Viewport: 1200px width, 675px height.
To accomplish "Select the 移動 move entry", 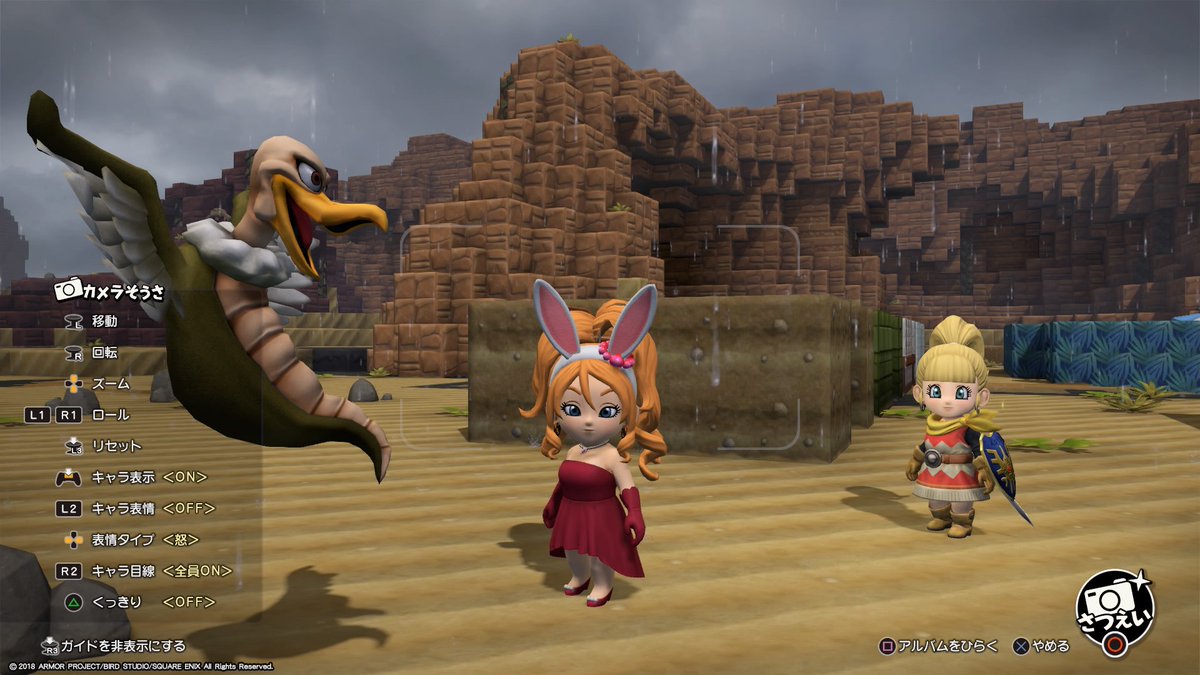I will (104, 321).
